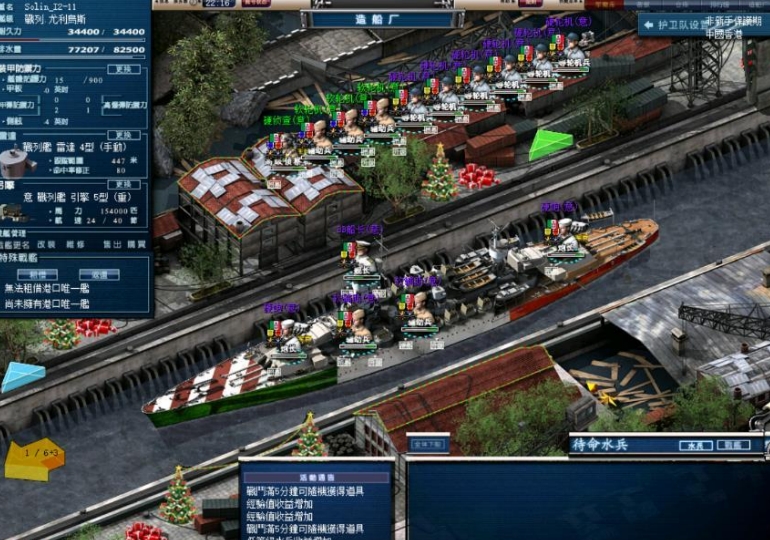Image resolution: width=770 pixels, height=540 pixels.
Task: Click the 新增 button under special warships
Action: click(x=39, y=274)
